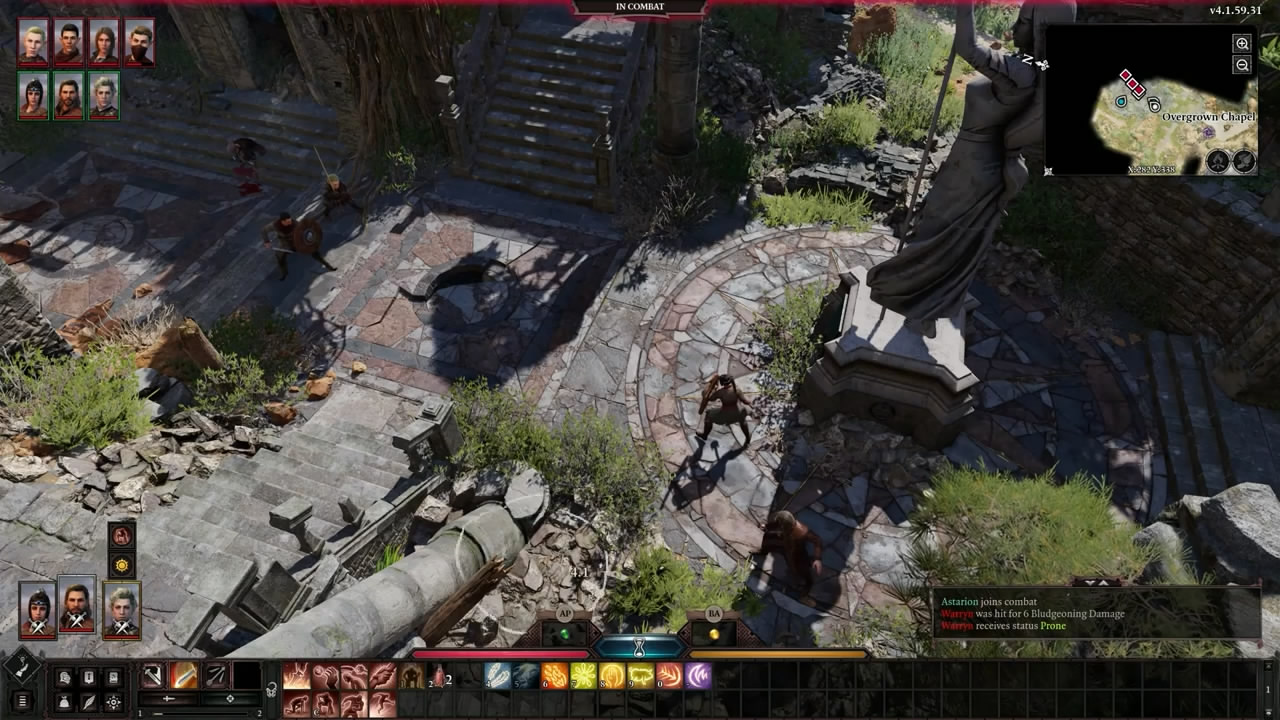Select the masked enemy portrait in turn order
Viewport: 1280px width, 720px height.
(138, 42)
